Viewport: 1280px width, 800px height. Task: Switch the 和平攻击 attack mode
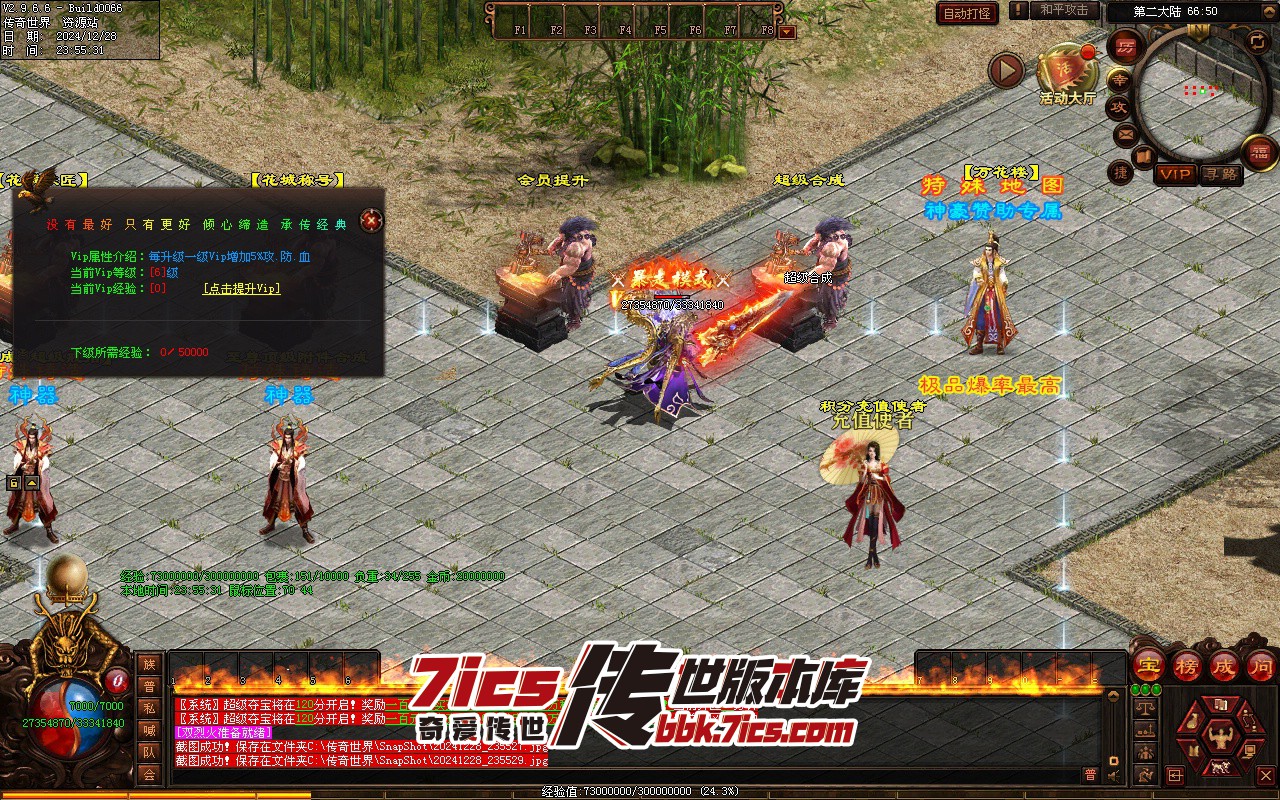tap(1064, 10)
